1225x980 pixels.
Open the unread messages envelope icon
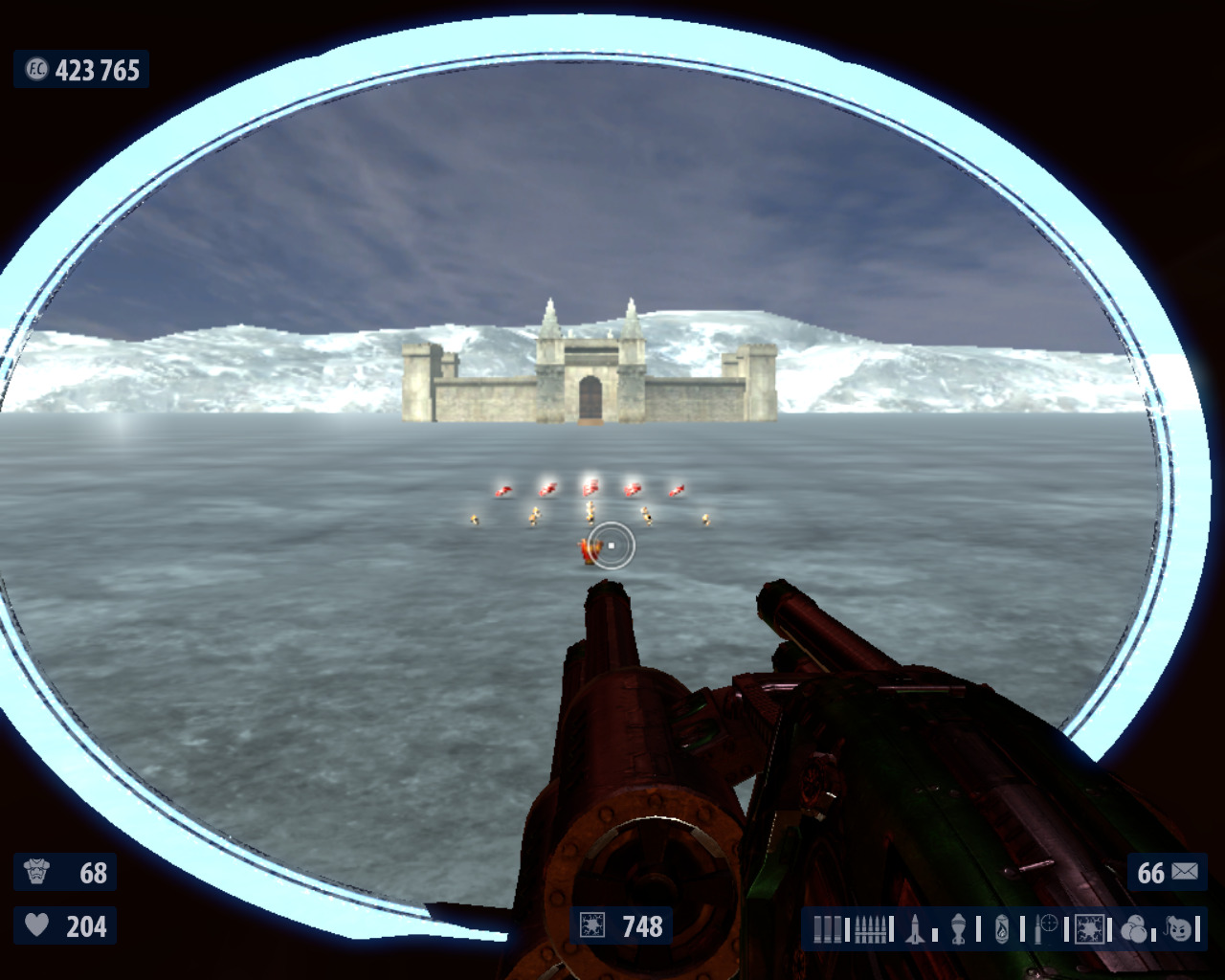1185,872
